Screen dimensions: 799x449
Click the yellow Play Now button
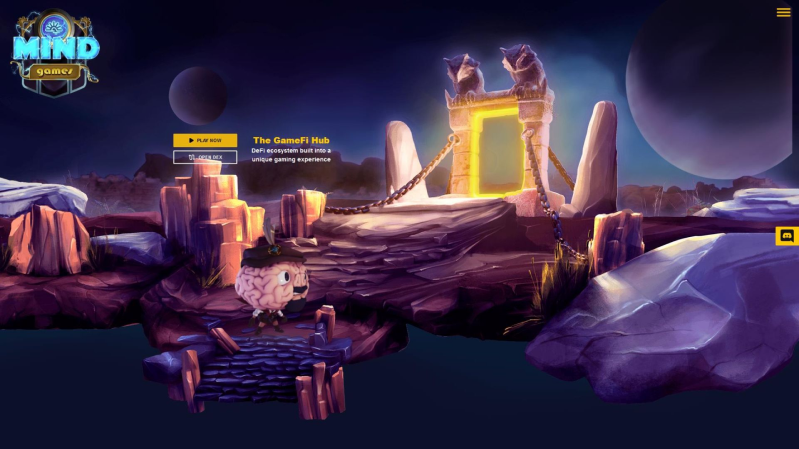pos(205,141)
